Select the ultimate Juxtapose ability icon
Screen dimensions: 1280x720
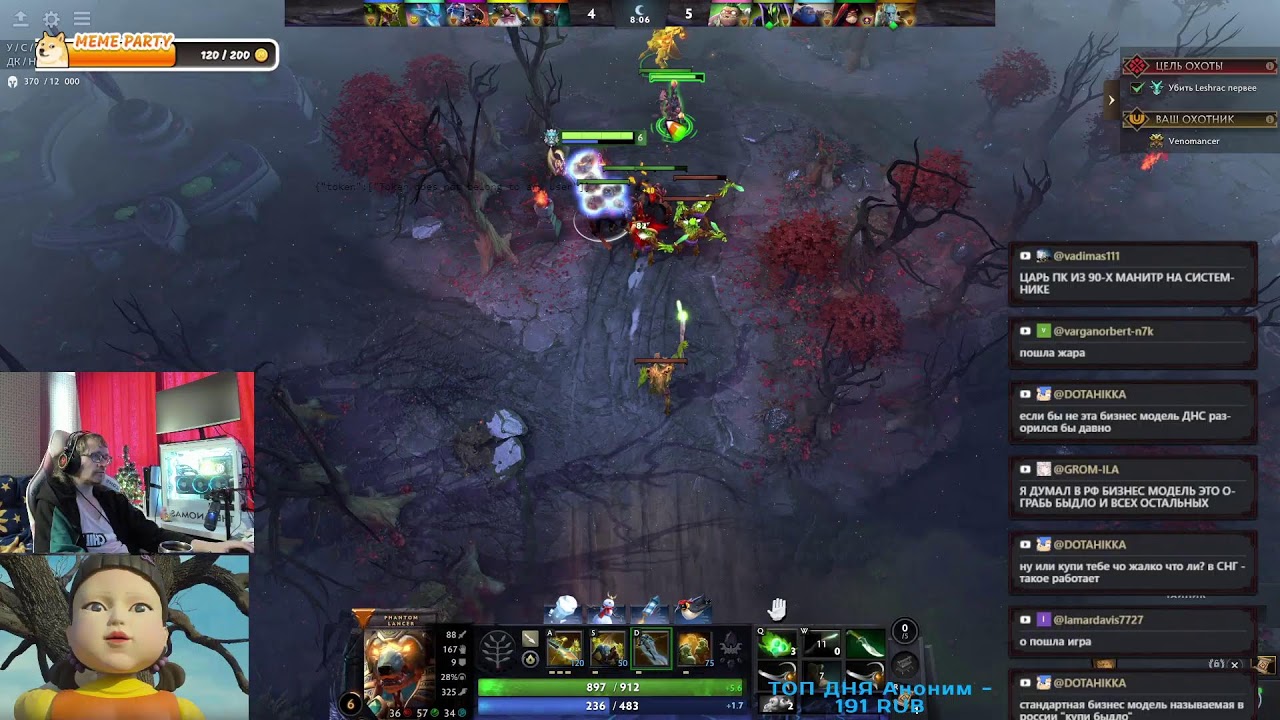pos(695,647)
